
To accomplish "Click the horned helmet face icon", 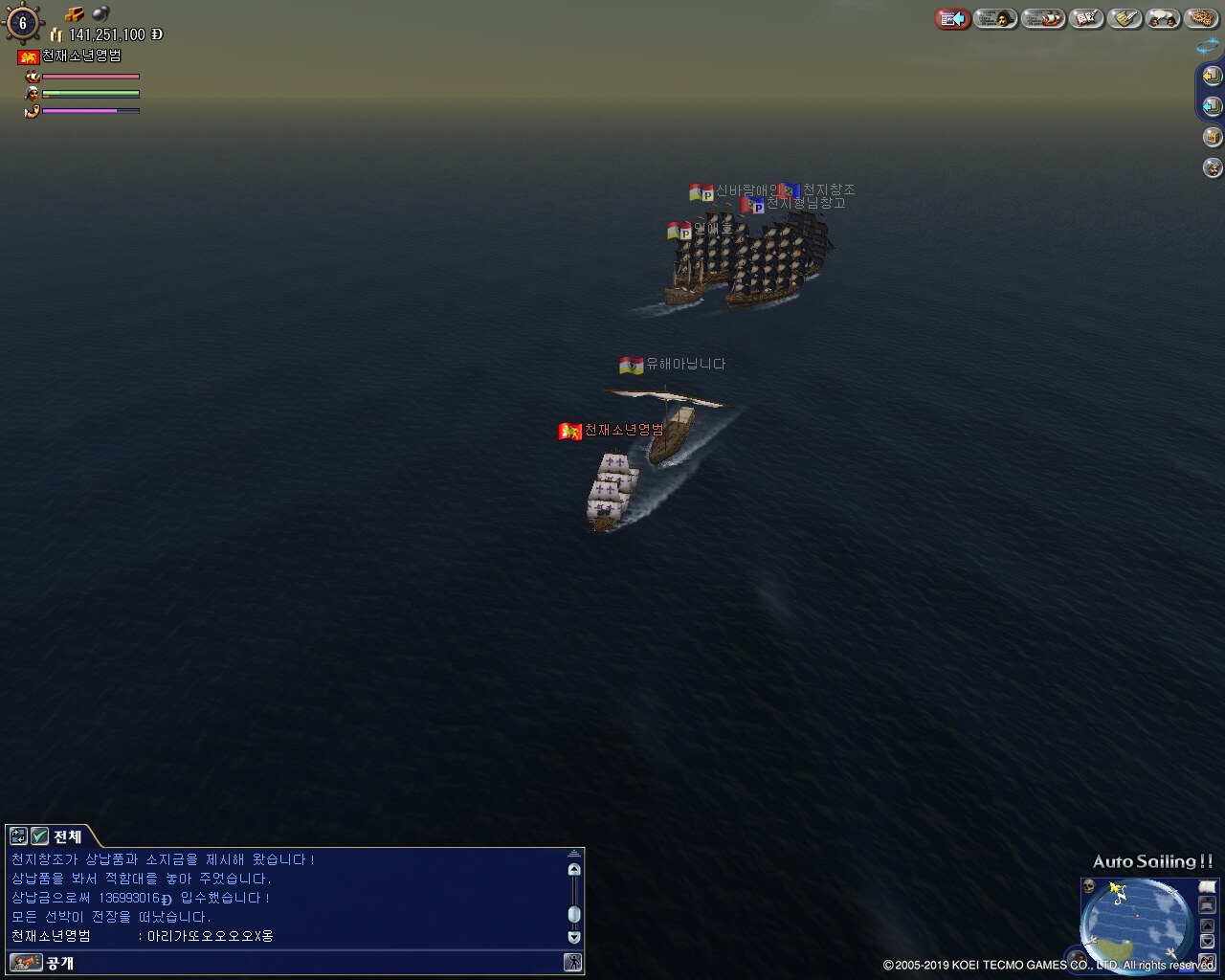I will pos(1213,168).
